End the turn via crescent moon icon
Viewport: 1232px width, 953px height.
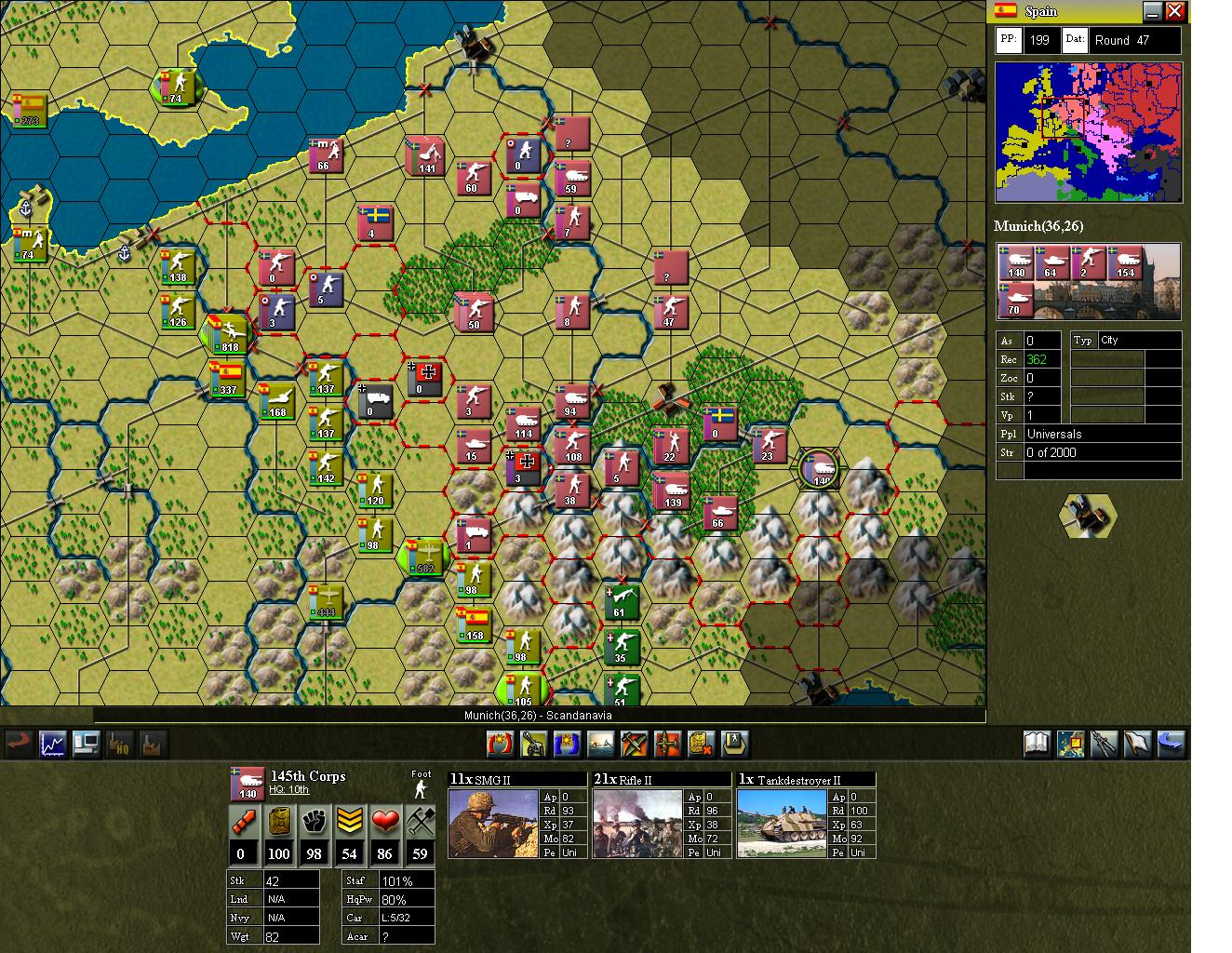(1170, 744)
